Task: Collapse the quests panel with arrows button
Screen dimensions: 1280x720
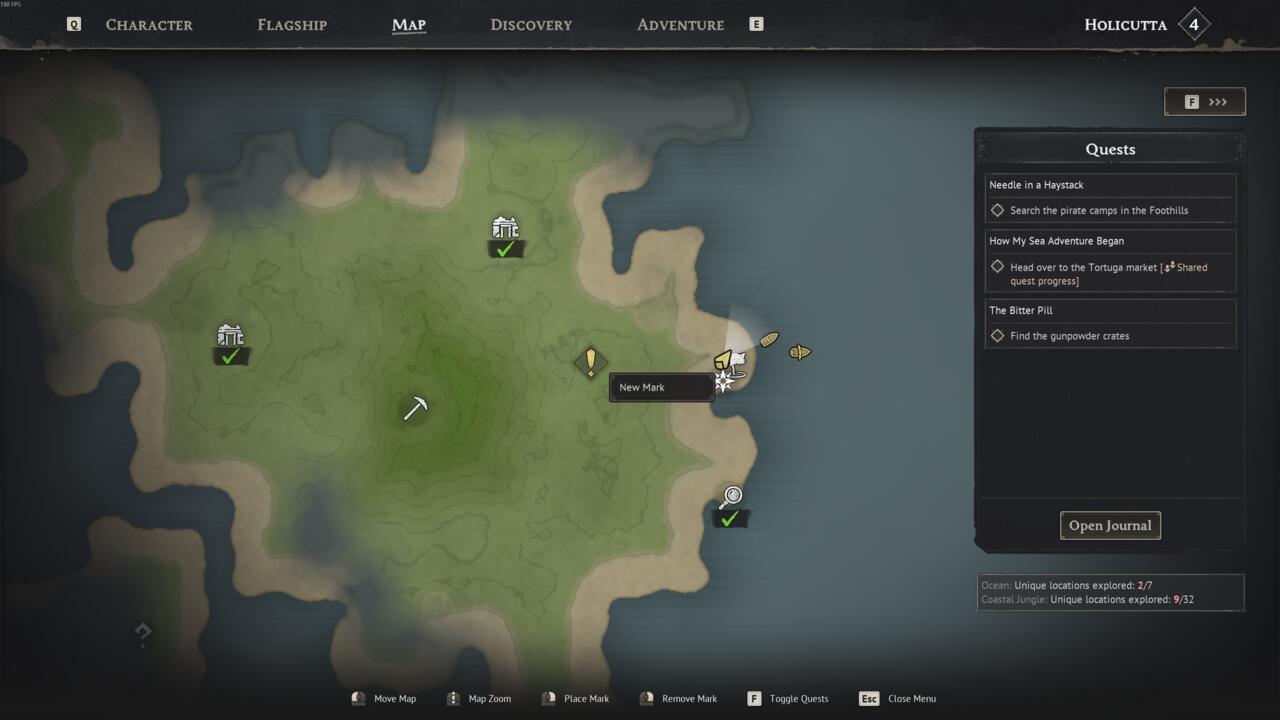Action: 1205,102
